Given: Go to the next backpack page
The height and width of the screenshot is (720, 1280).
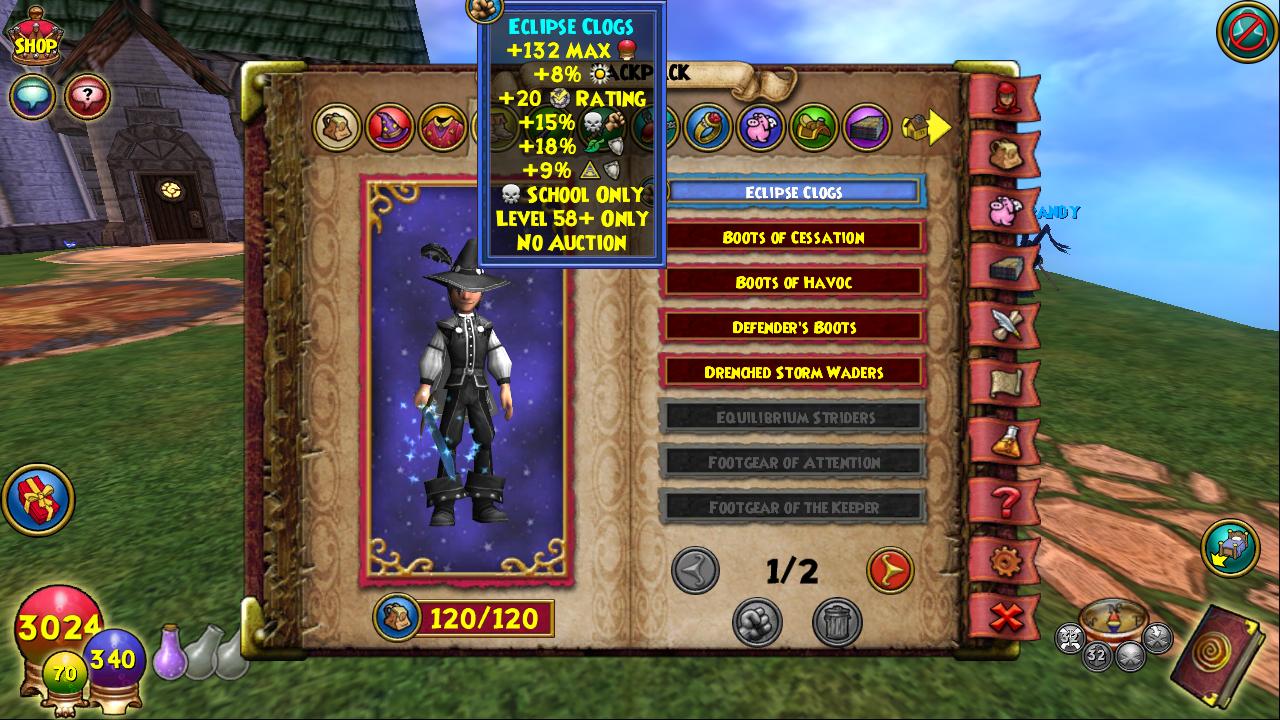Looking at the screenshot, I should (889, 571).
